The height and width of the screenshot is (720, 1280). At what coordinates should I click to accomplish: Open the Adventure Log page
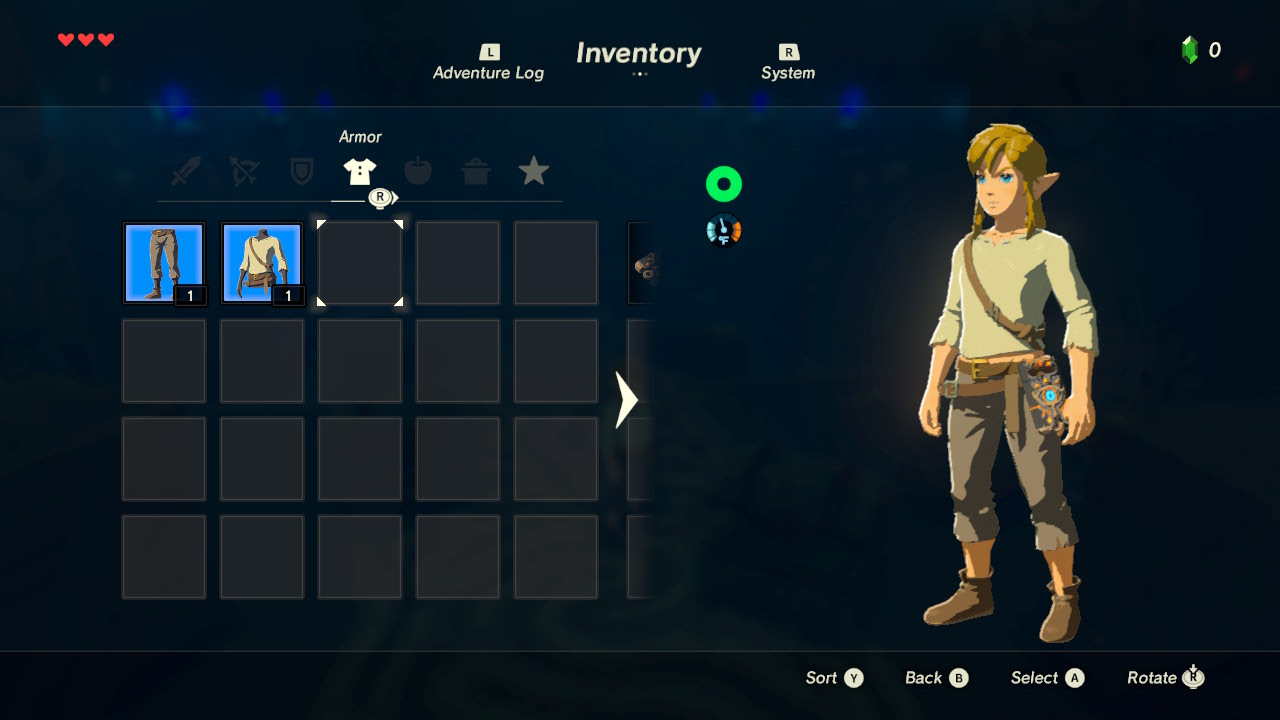point(488,63)
